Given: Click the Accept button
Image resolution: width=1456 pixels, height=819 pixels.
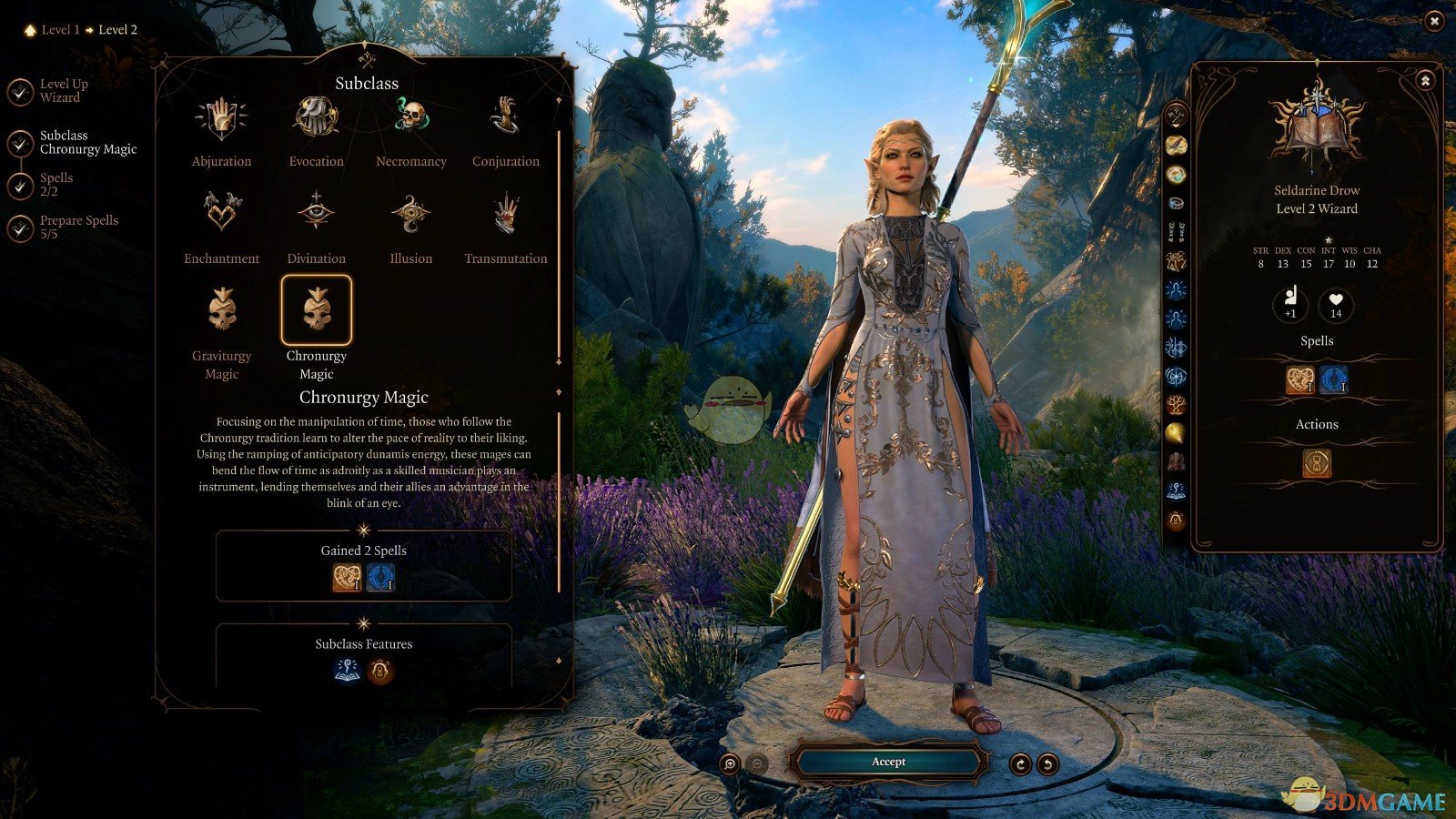Looking at the screenshot, I should point(888,762).
